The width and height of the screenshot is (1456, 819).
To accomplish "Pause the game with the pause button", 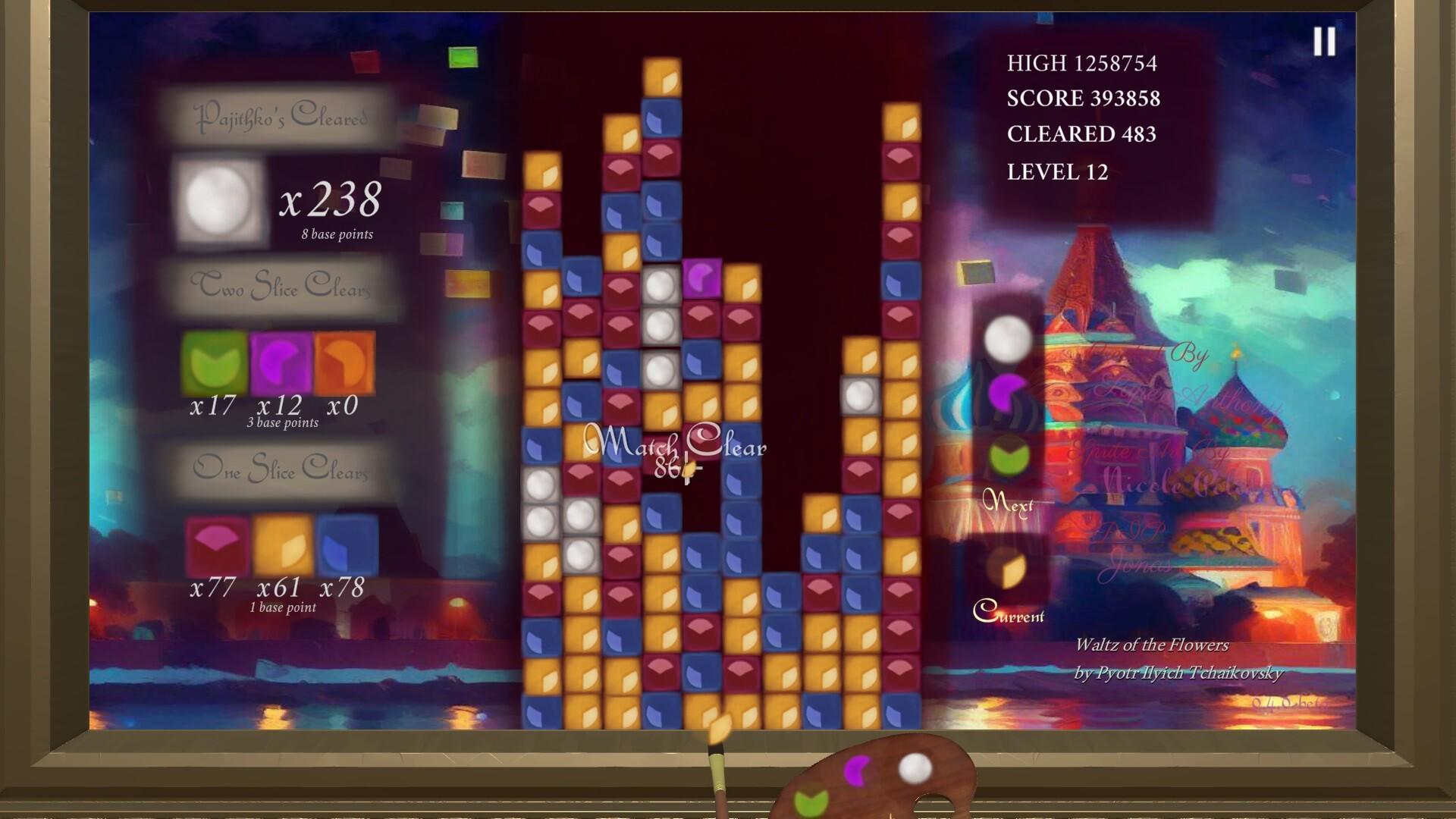I will point(1325,43).
